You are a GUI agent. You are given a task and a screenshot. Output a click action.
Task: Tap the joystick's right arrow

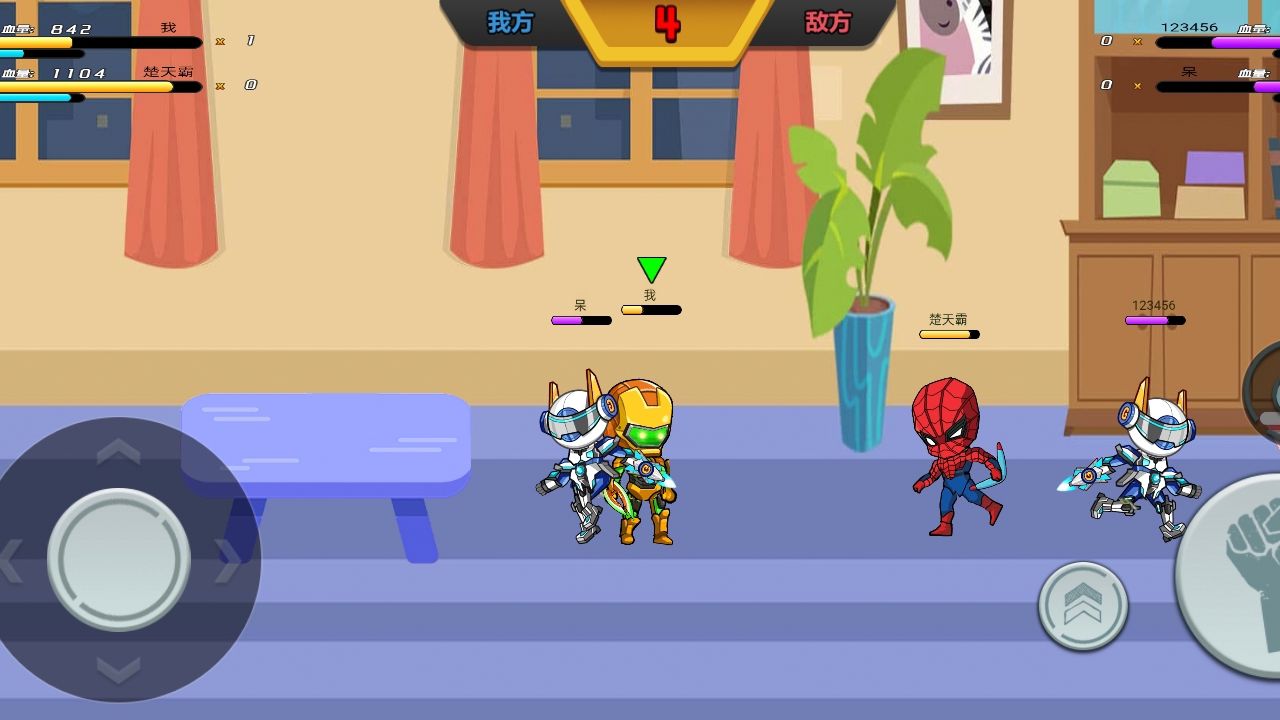(x=227, y=562)
